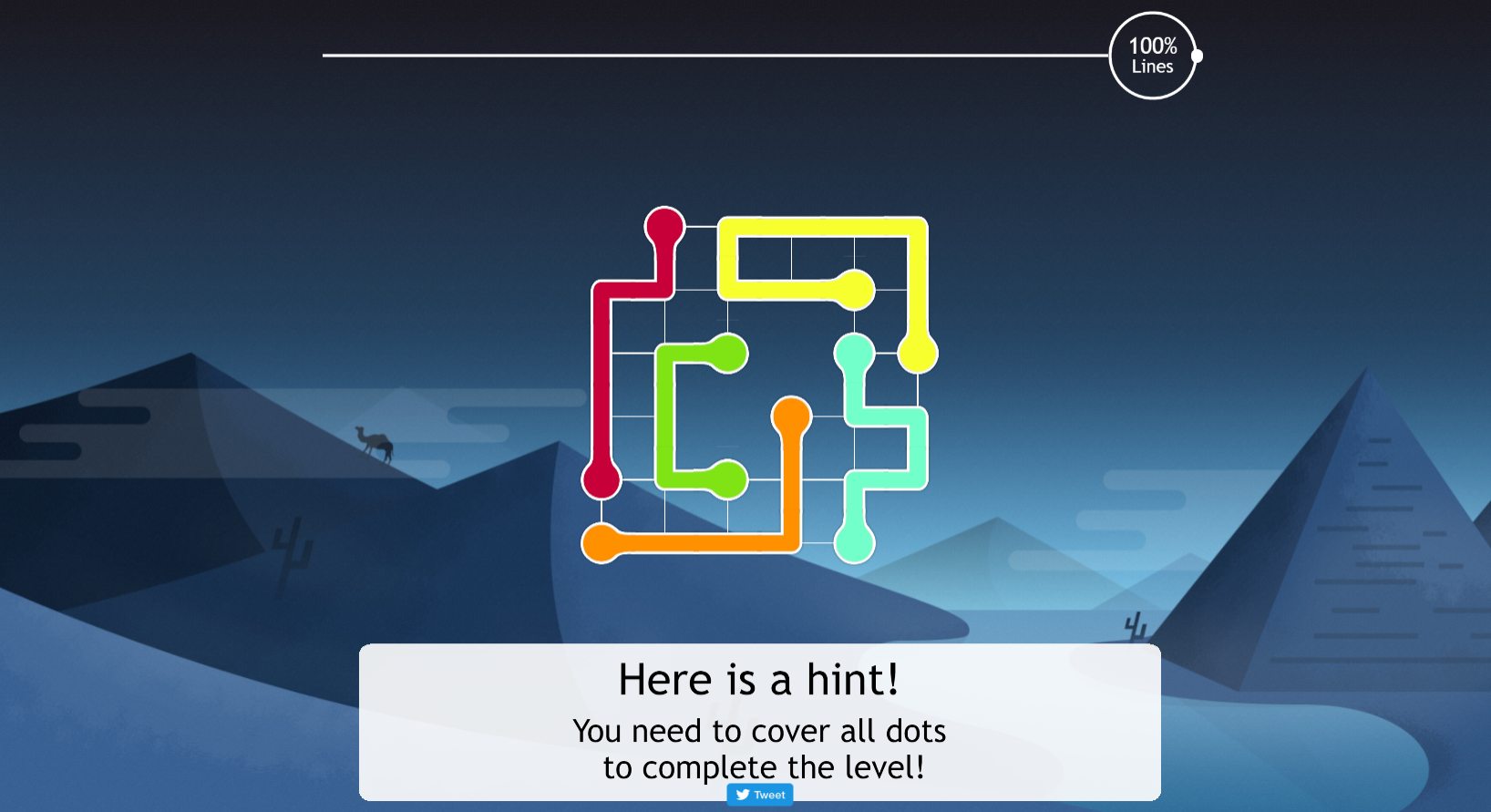Select the upper green endpoint dot
This screenshot has height=812, width=1491.
(727, 354)
